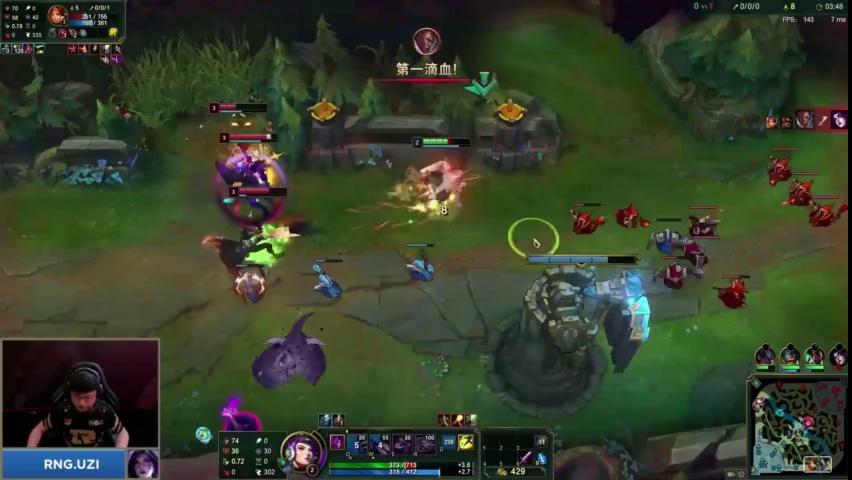
Task: Use the yellow Flash summoner spell
Action: [x=466, y=442]
